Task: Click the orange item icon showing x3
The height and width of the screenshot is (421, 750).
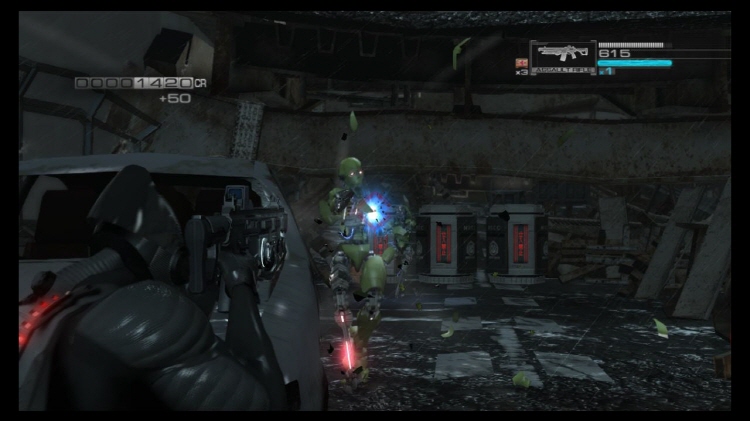Action: tap(520, 62)
